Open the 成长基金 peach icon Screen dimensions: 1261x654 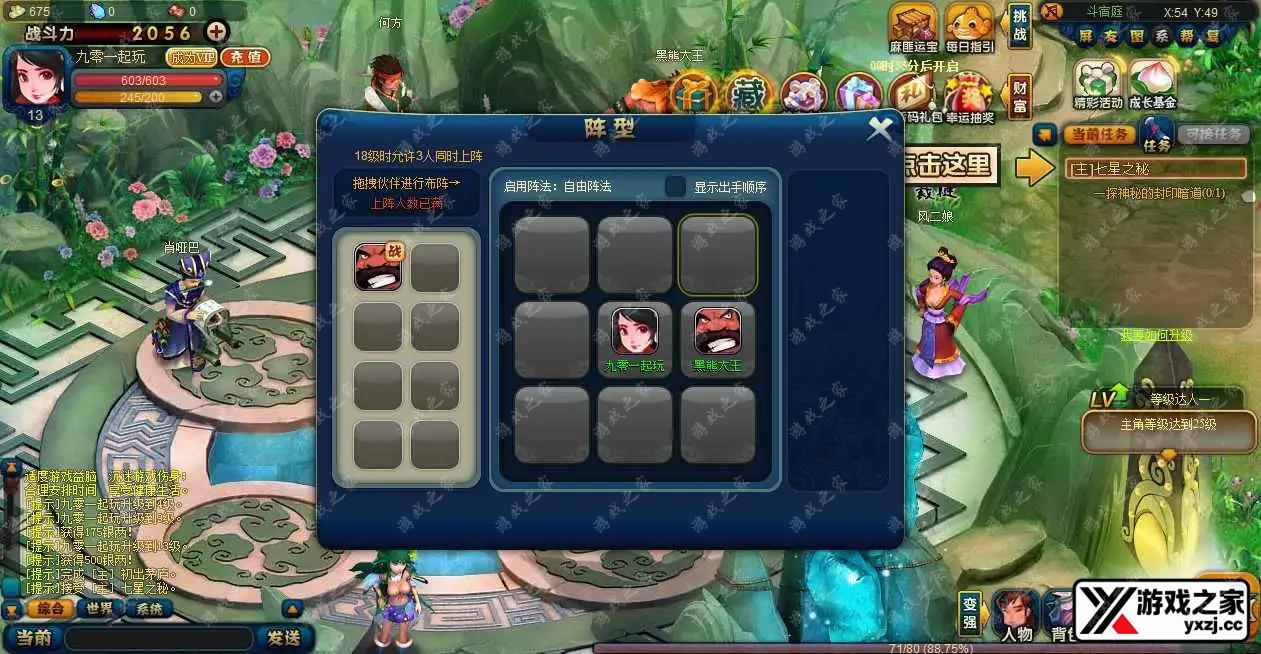1152,83
